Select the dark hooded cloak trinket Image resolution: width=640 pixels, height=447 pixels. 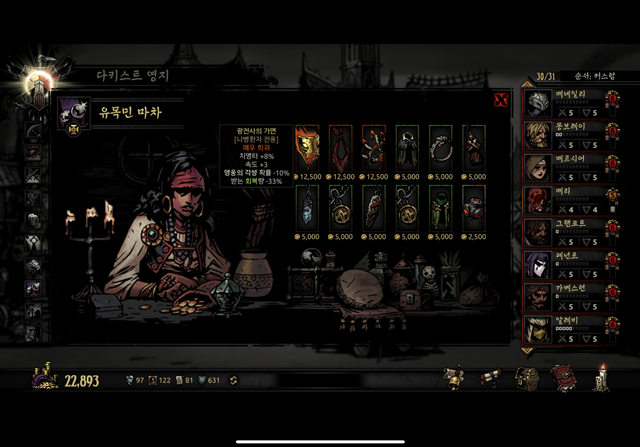407,144
